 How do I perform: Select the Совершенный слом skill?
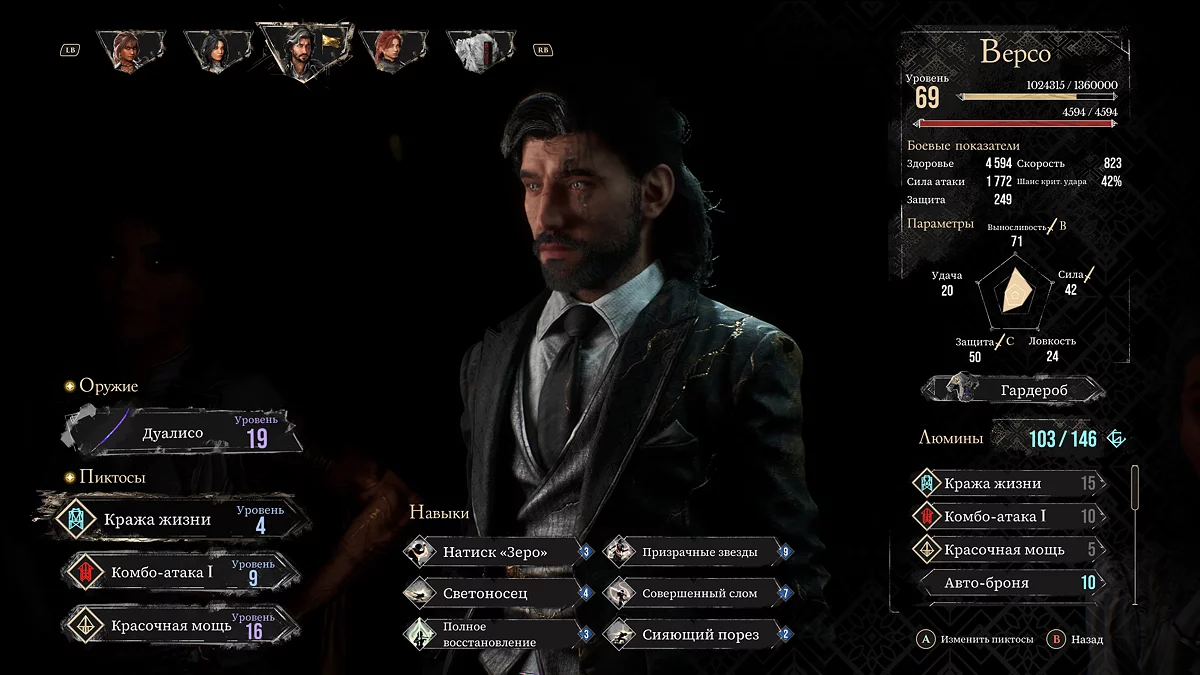click(x=697, y=593)
